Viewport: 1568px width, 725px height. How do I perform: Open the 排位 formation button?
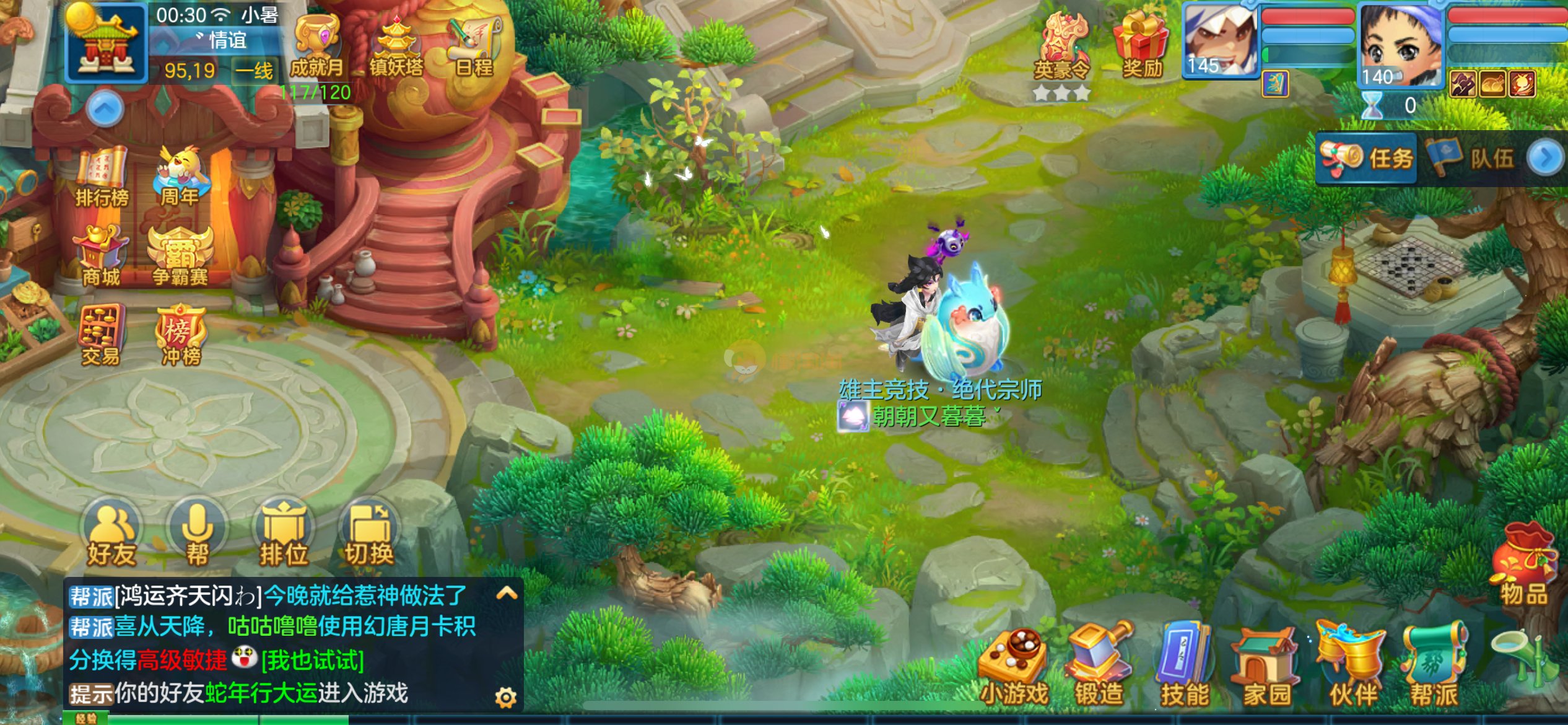(284, 534)
